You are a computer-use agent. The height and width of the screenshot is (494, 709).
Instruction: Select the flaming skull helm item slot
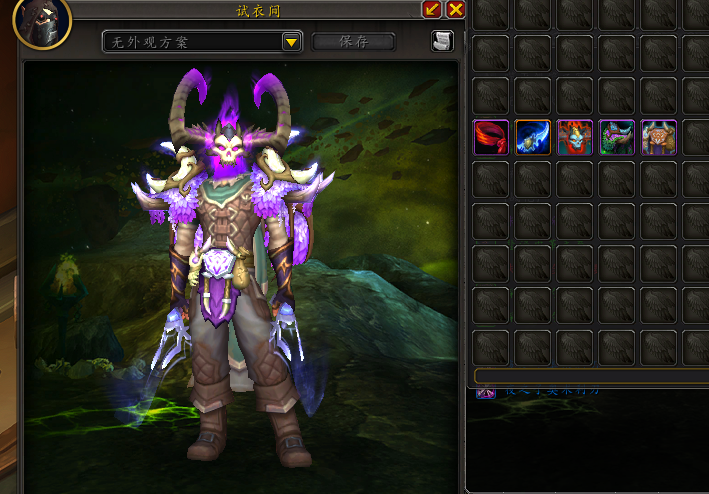(x=575, y=137)
